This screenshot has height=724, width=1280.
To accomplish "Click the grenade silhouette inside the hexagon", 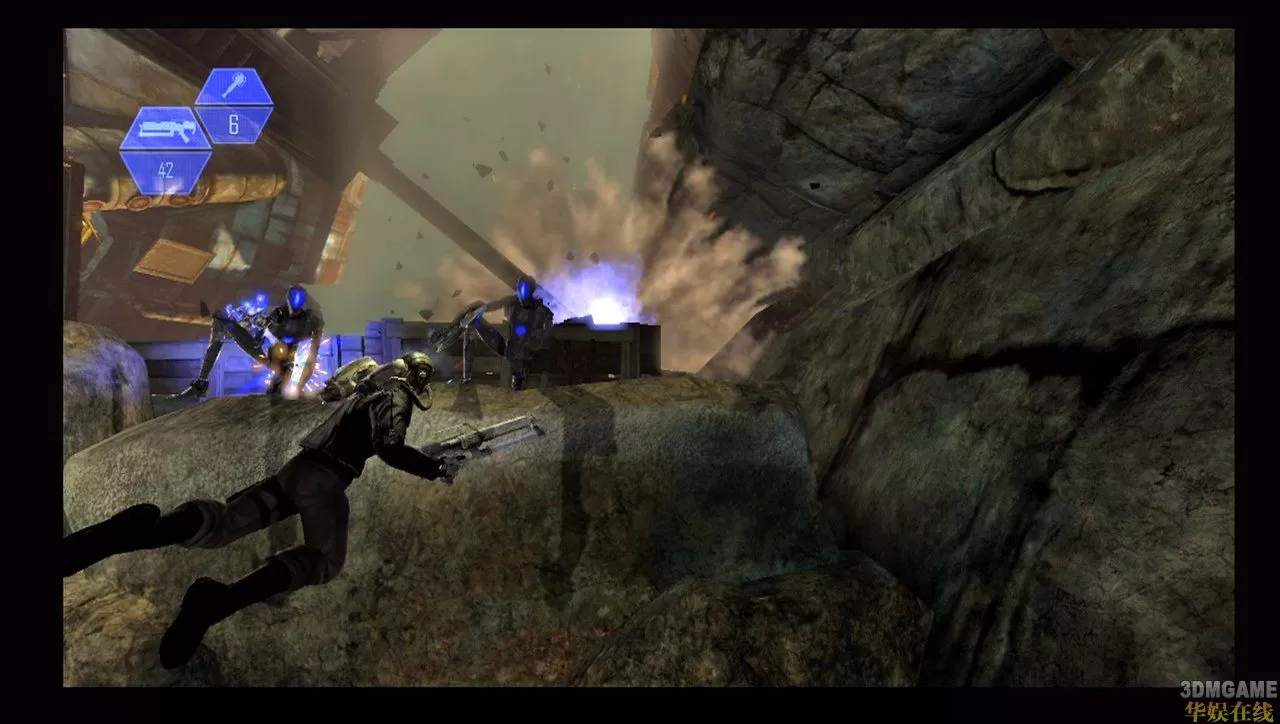I will pyautogui.click(x=233, y=88).
